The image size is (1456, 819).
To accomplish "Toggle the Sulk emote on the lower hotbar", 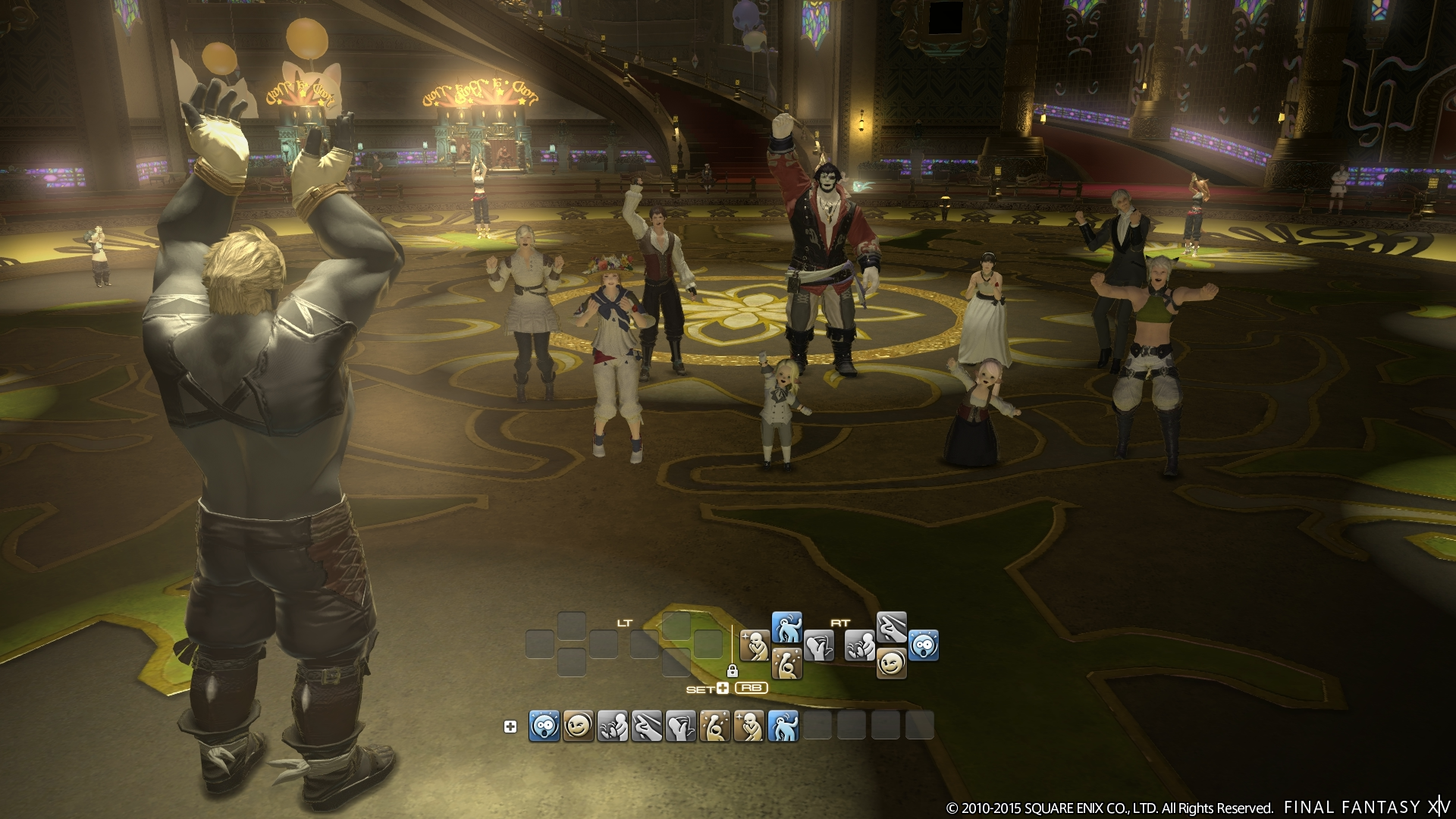I will click(x=749, y=726).
